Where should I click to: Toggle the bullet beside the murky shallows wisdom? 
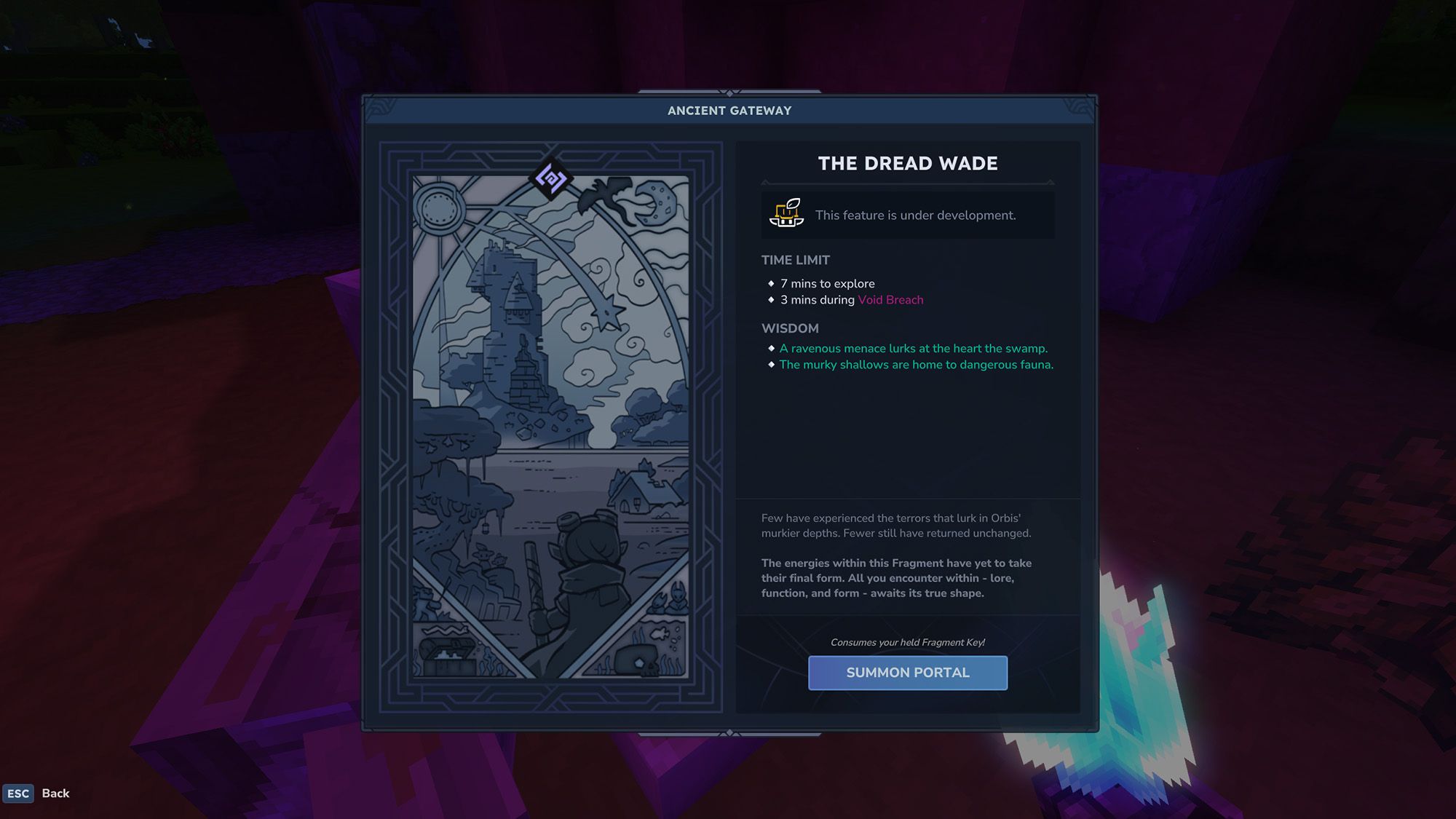click(x=771, y=365)
